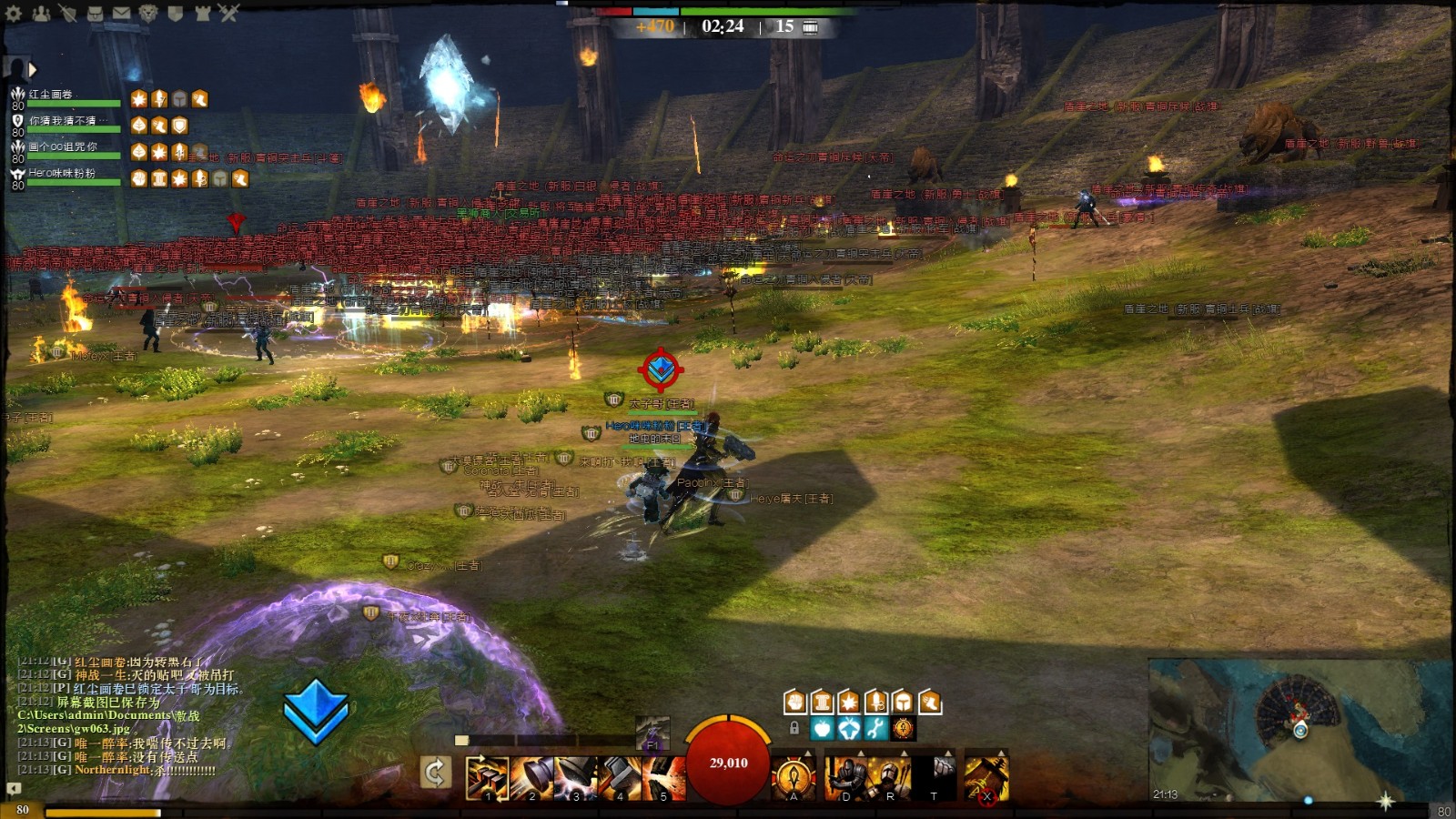1456x819 pixels.
Task: Open the mail envelope icon
Action: [x=121, y=13]
